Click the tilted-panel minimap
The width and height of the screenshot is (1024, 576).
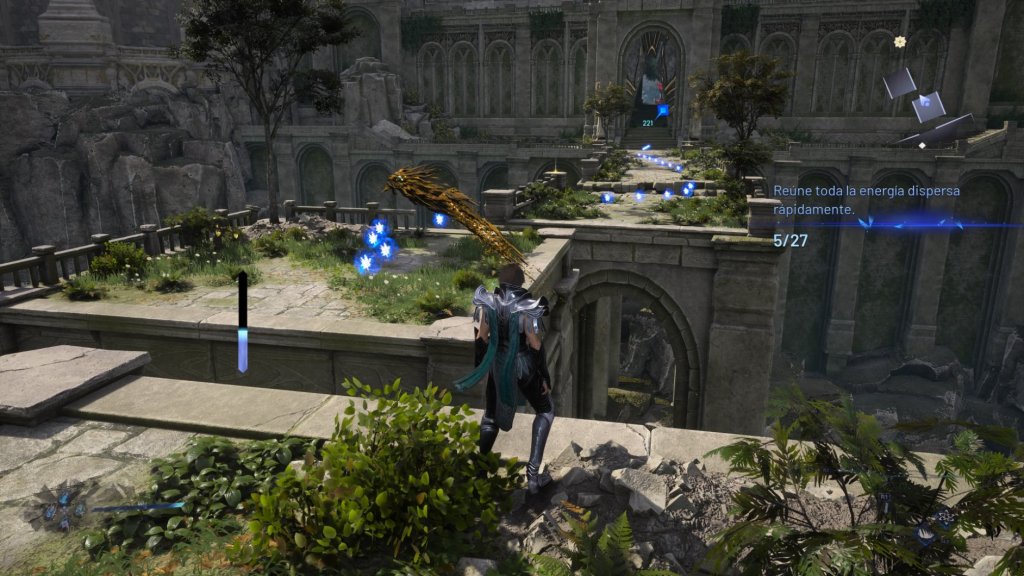click(x=928, y=104)
